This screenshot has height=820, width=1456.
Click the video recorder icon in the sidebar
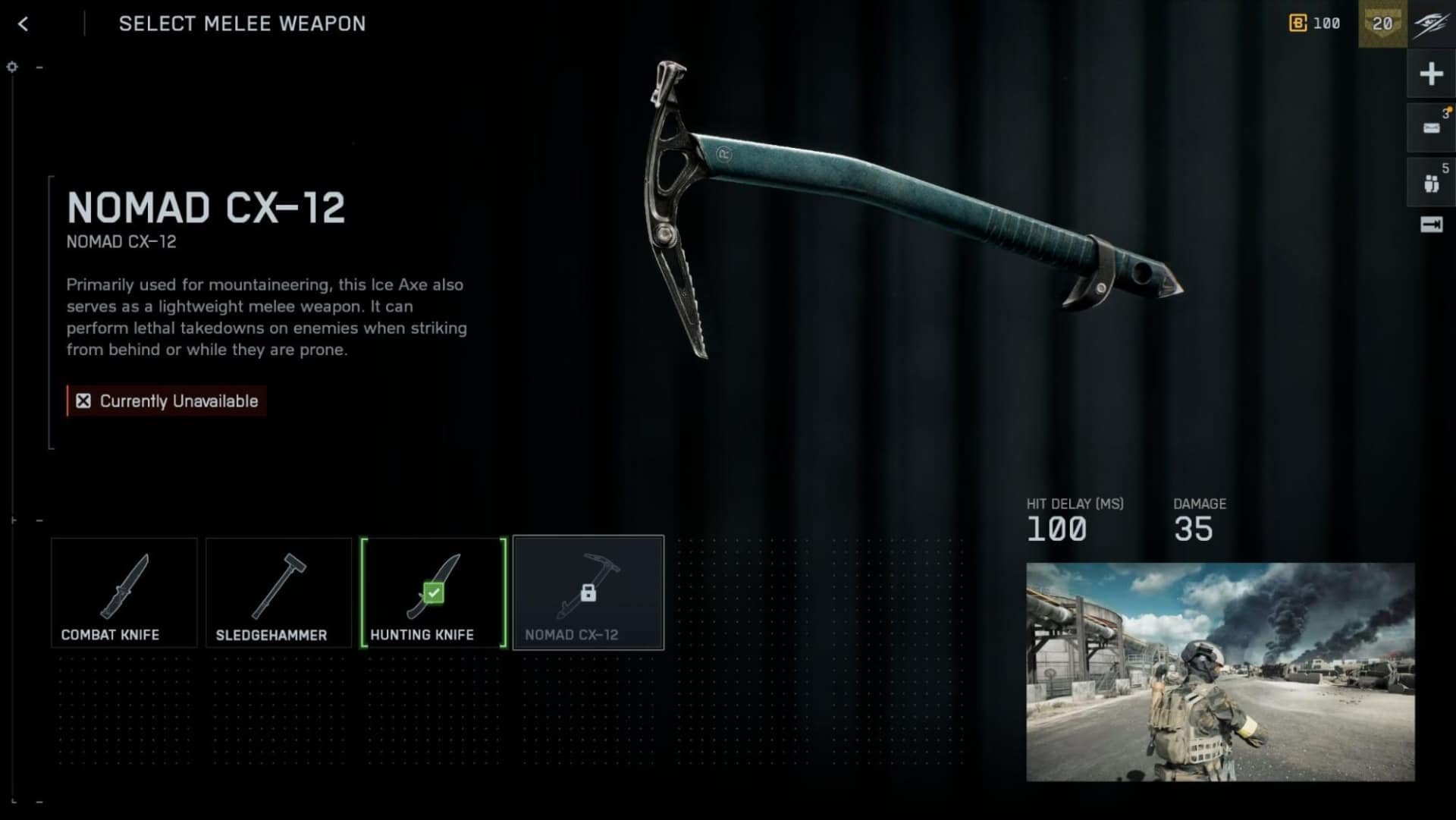pyautogui.click(x=1430, y=224)
